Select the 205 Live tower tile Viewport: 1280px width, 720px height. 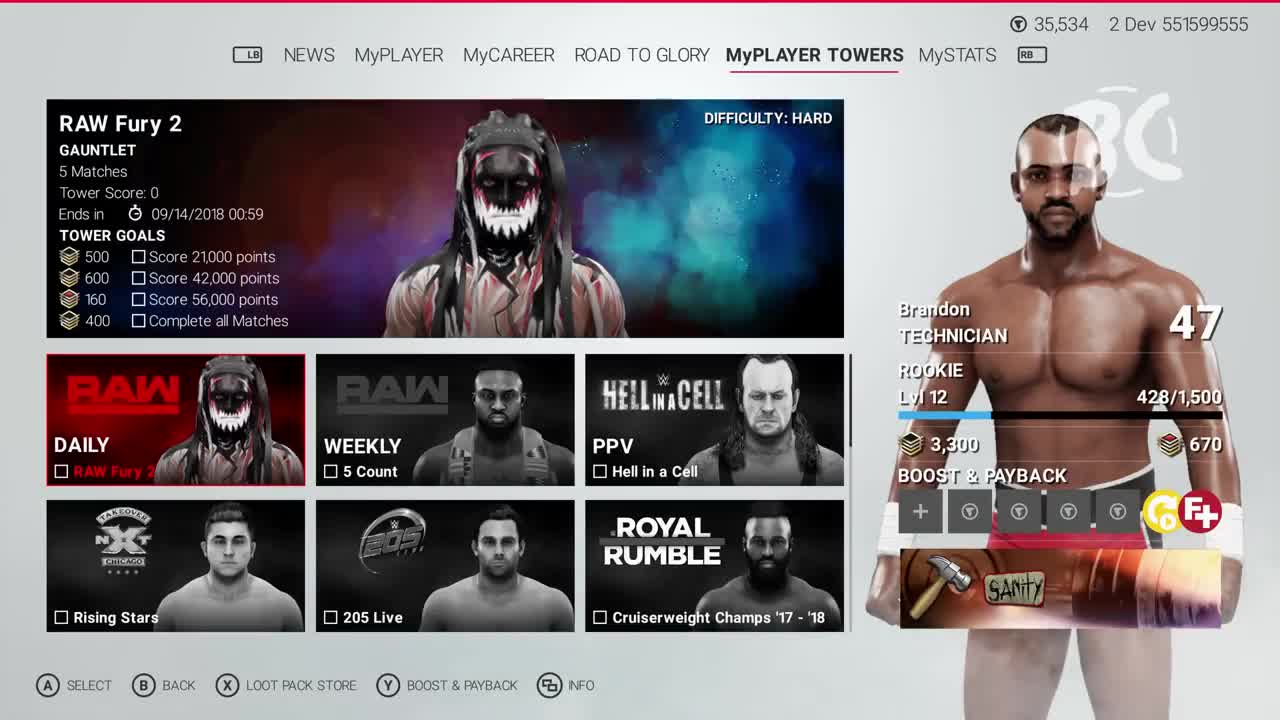(445, 565)
